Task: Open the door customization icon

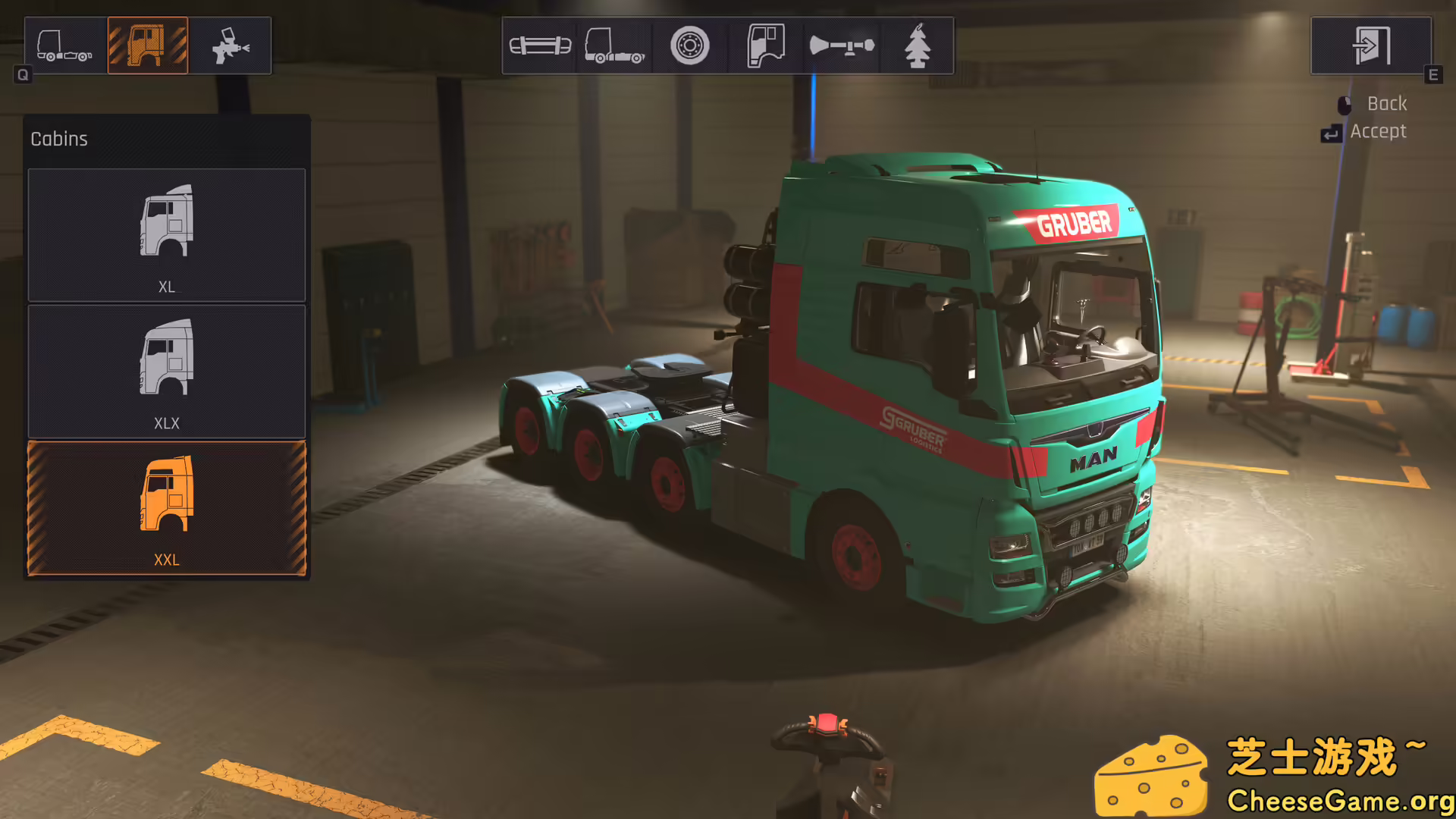Action: click(x=765, y=45)
